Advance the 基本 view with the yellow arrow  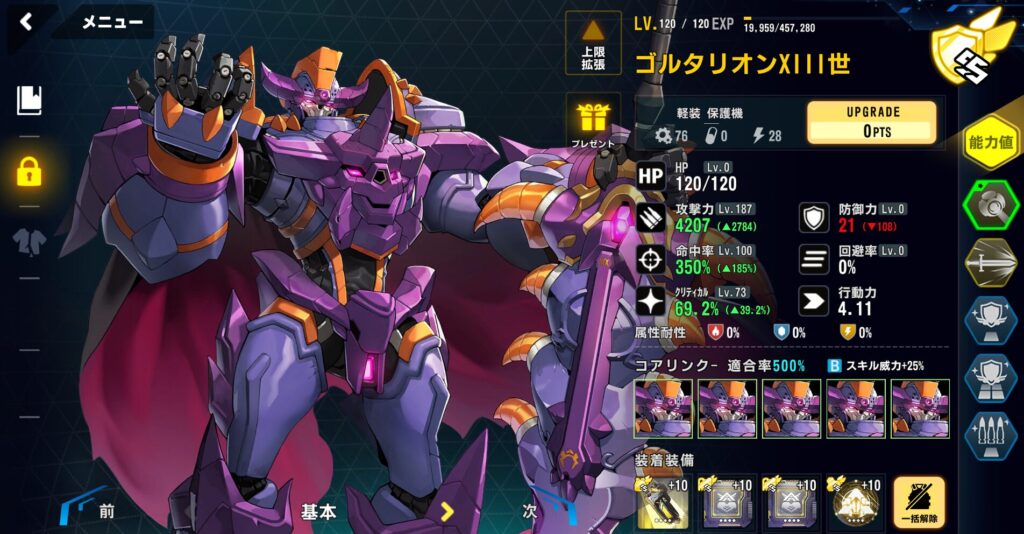(447, 512)
